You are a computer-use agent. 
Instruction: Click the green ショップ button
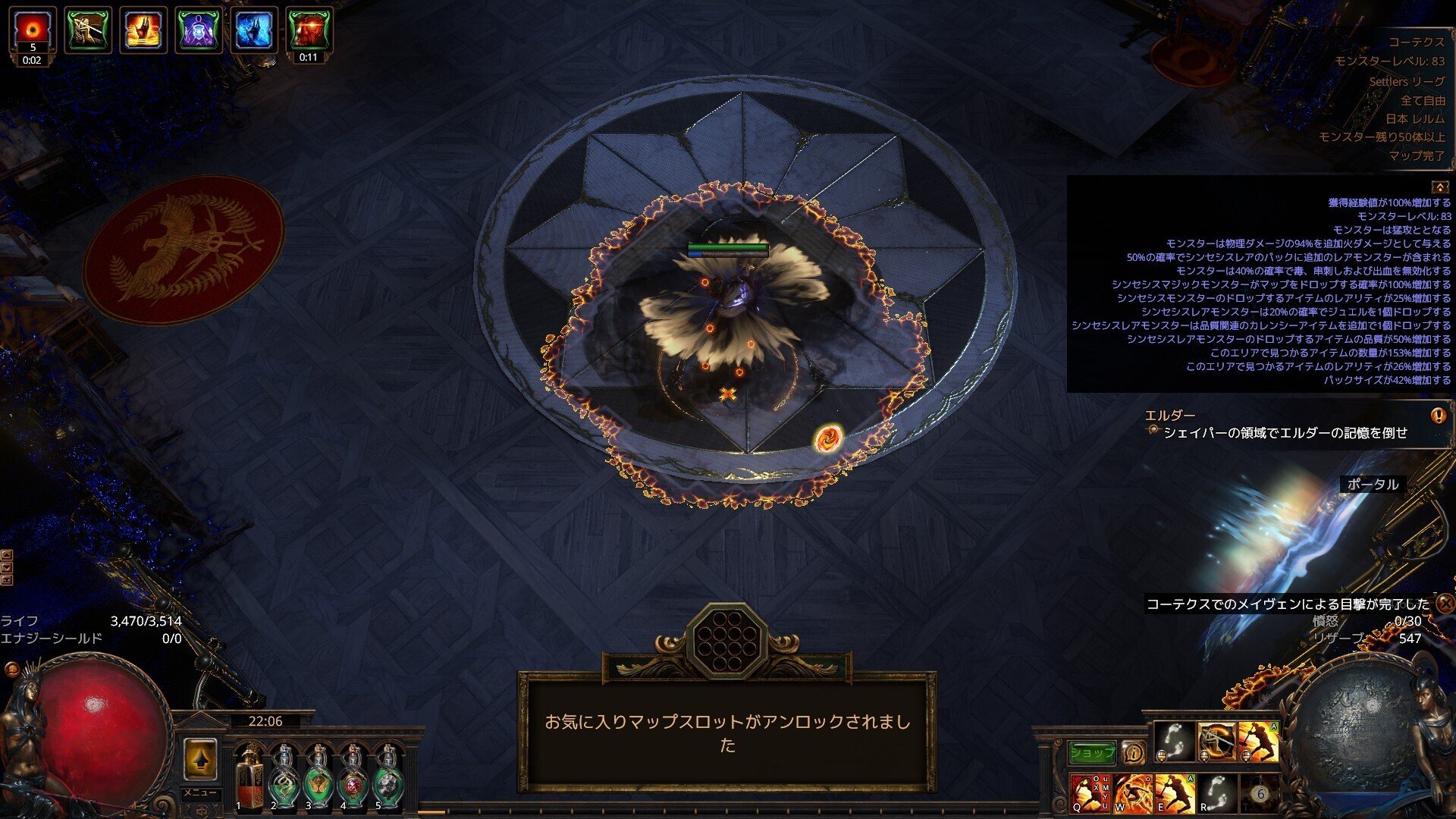point(1092,752)
